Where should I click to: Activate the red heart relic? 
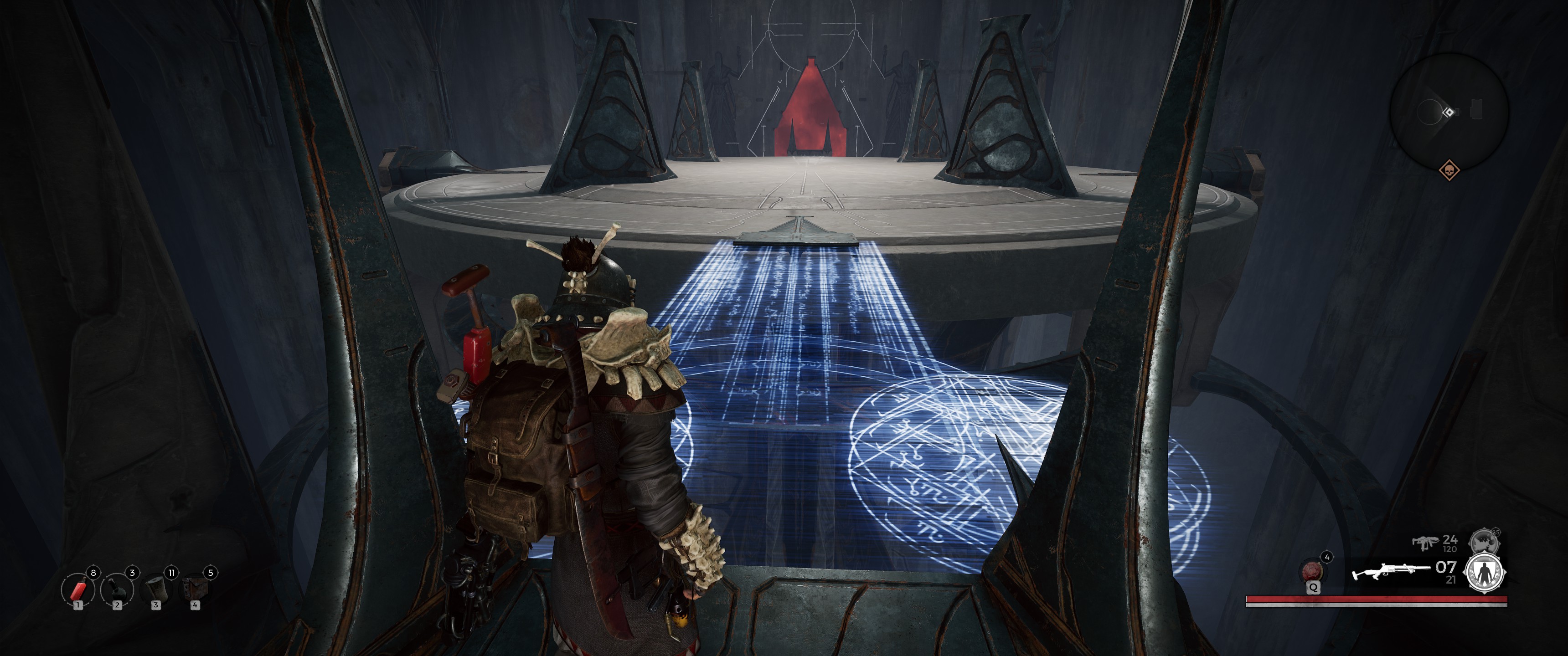pyautogui.click(x=1312, y=571)
